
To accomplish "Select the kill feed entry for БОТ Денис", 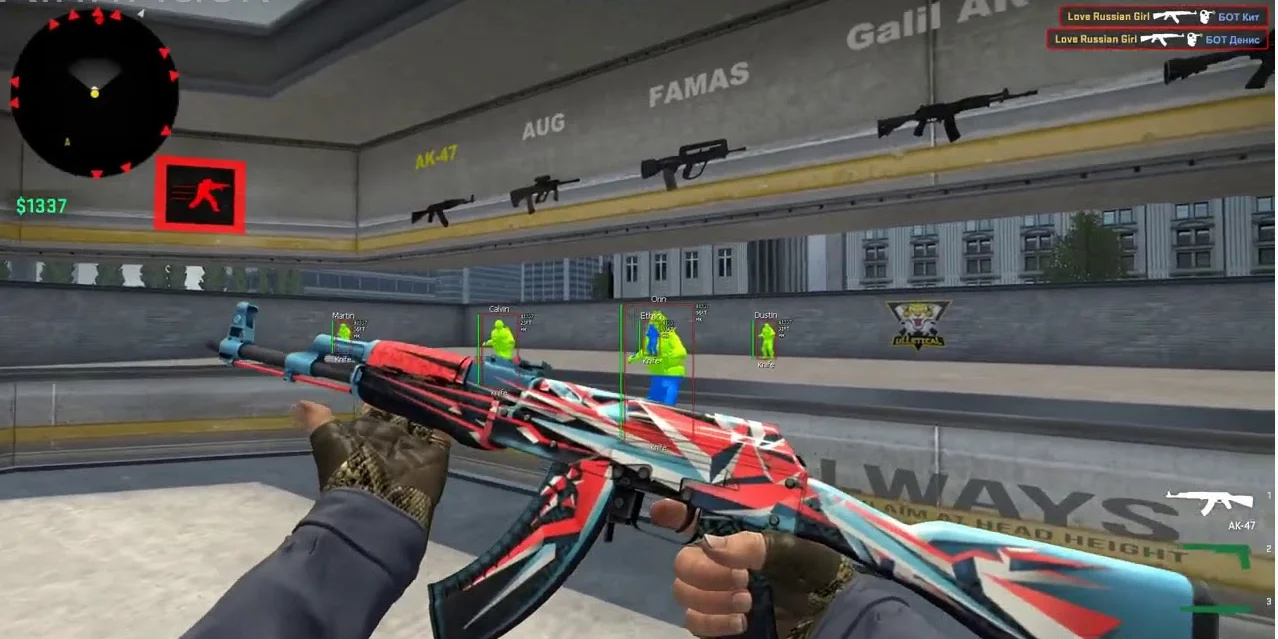I will coord(1156,39).
